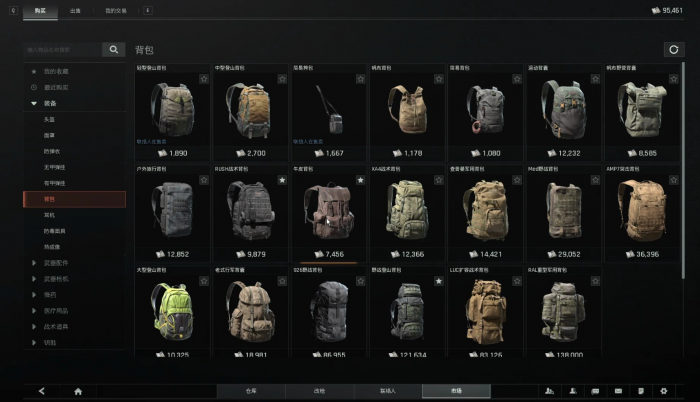Open the 仓库 (stash) bottom tab

coord(251,390)
